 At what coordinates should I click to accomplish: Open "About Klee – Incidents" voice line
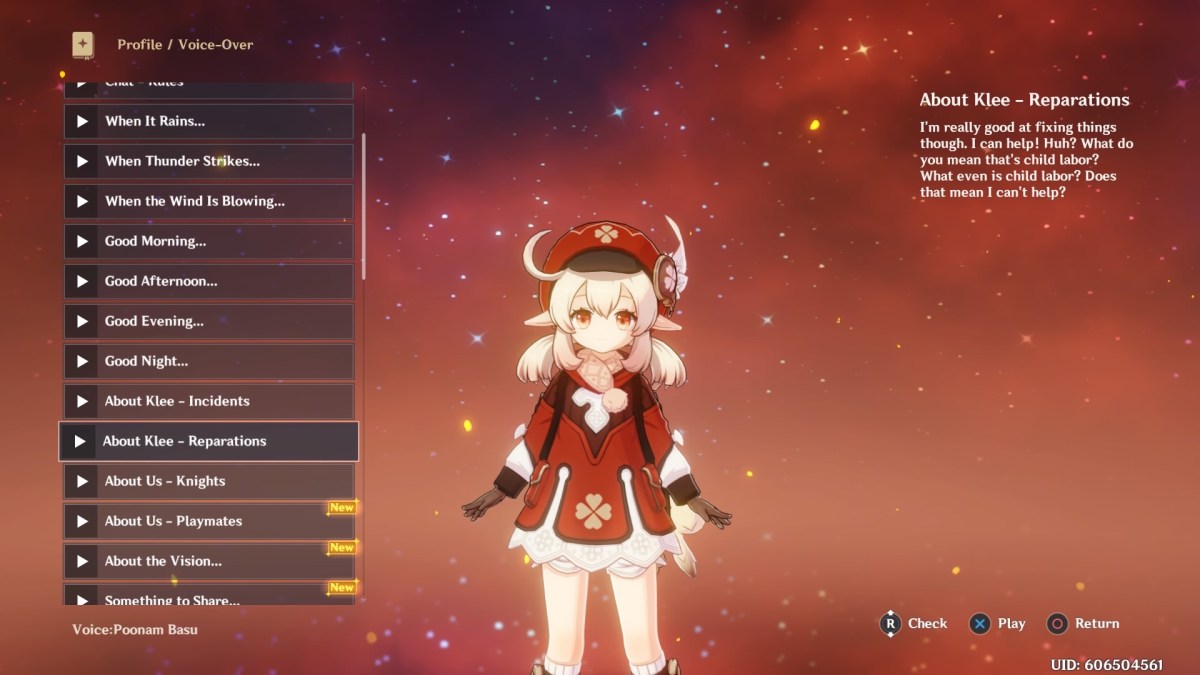tap(208, 401)
